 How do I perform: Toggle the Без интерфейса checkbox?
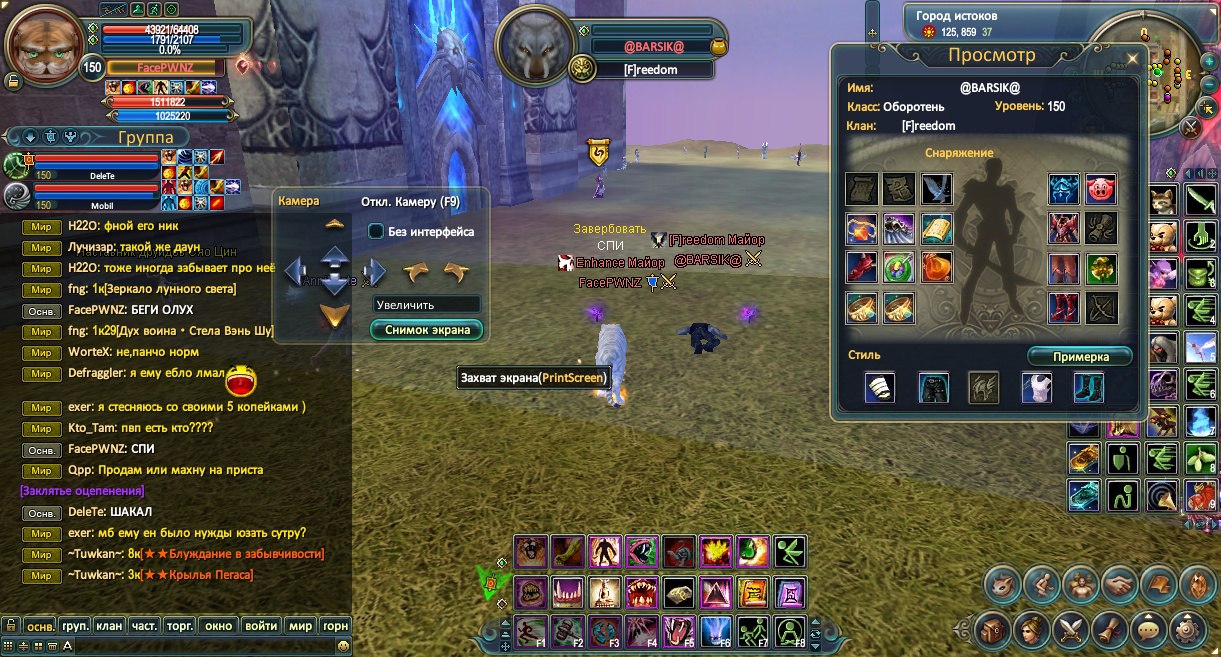tap(376, 231)
